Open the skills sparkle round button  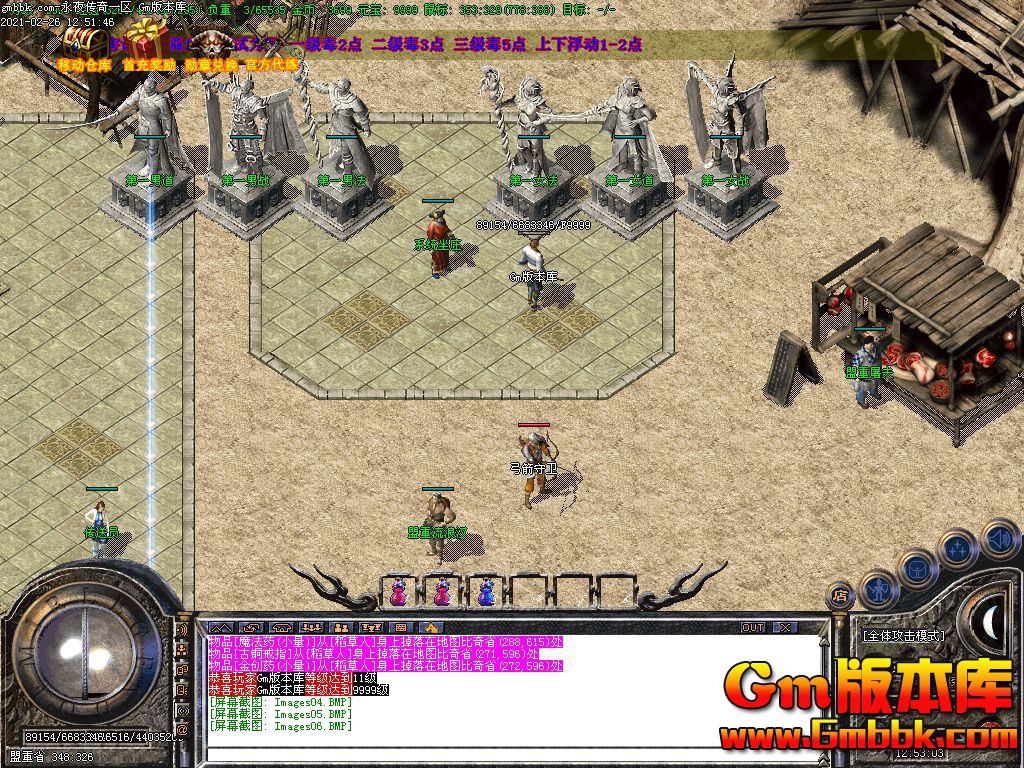(x=957, y=549)
